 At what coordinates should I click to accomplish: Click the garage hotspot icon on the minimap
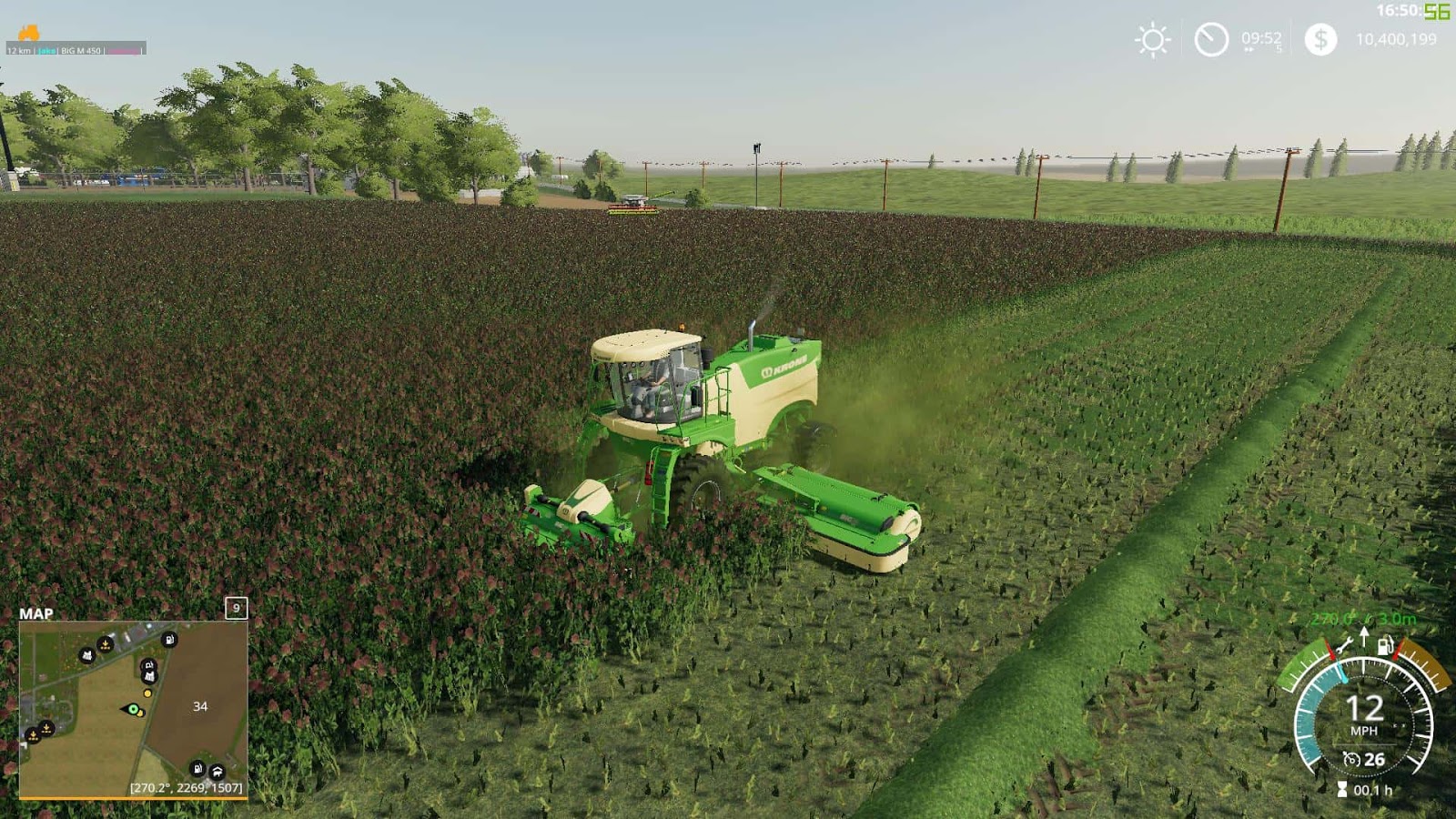(x=217, y=773)
